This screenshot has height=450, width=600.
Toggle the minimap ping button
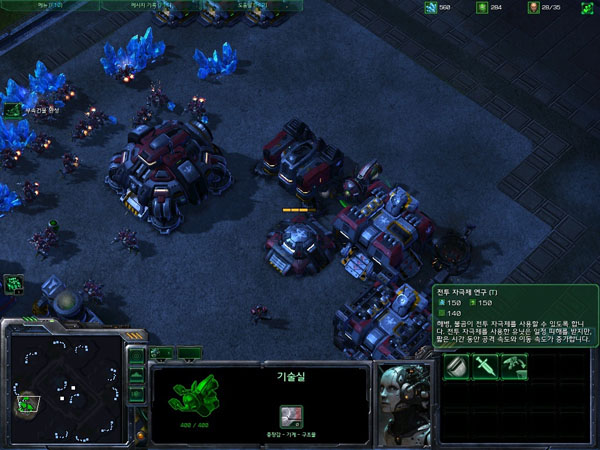[137, 357]
